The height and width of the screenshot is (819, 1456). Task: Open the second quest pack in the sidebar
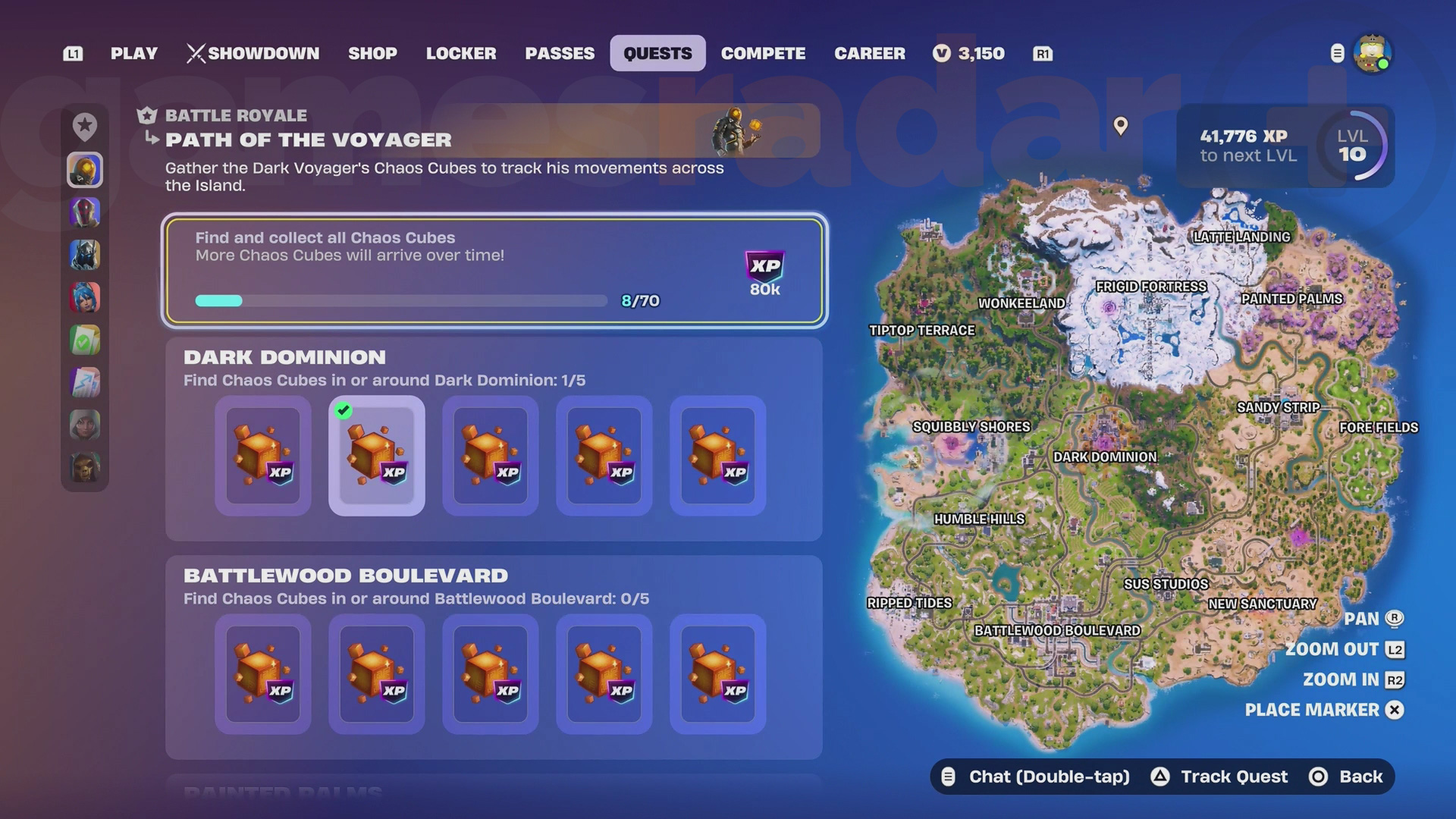click(x=84, y=213)
